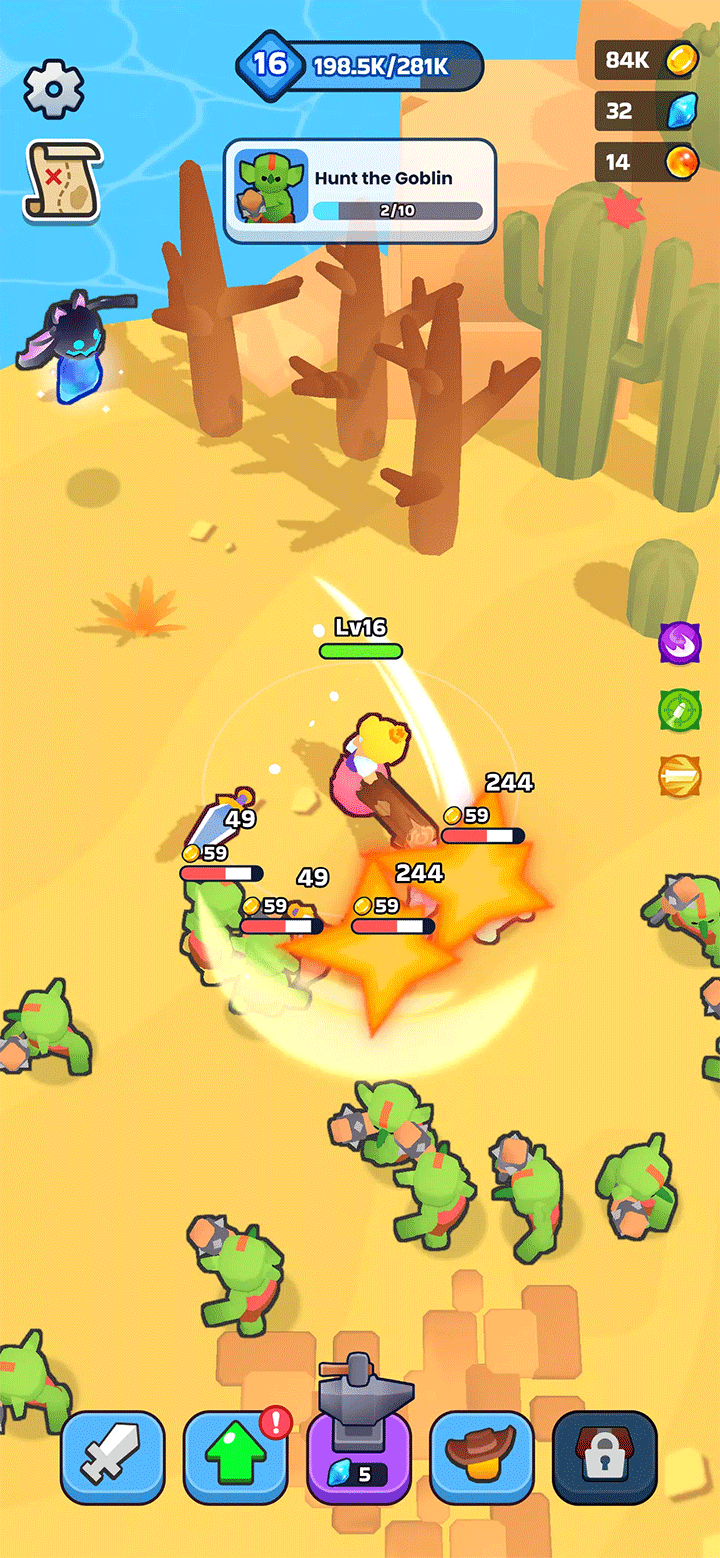720x1558 pixels.
Task: Tap the orange orb balance
Action: tap(644, 161)
